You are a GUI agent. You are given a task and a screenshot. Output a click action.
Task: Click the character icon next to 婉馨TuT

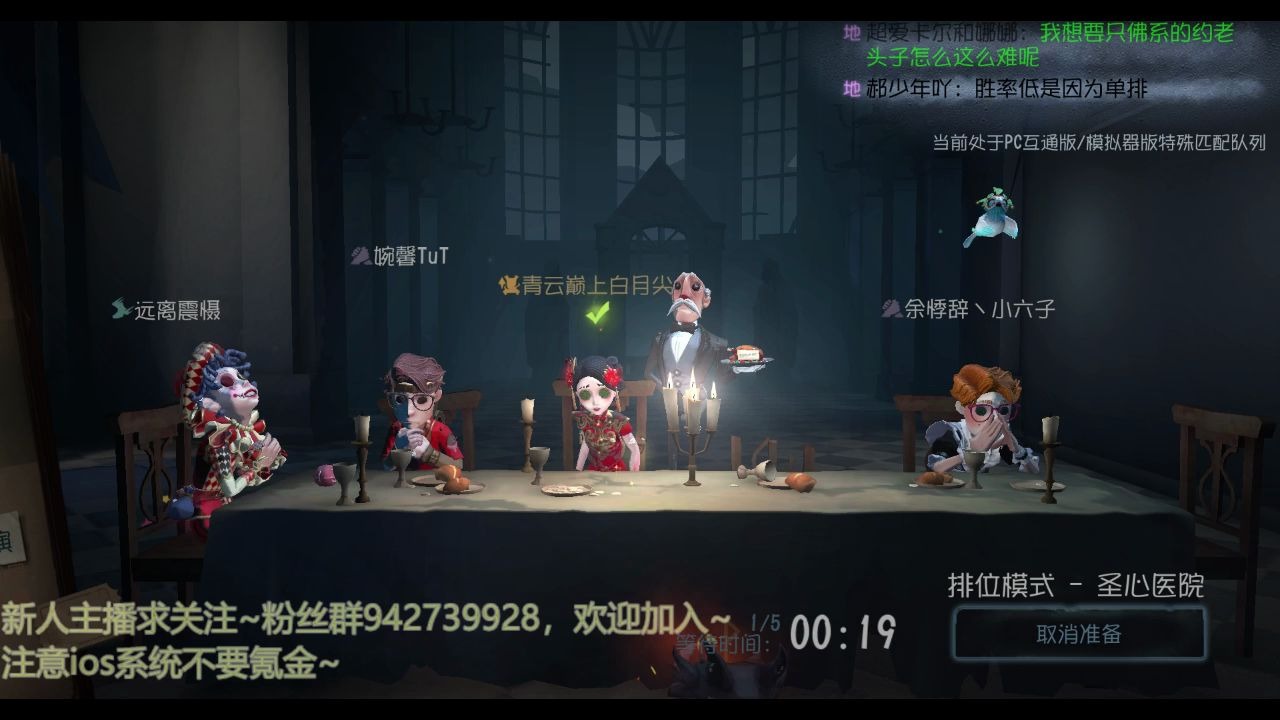pyautogui.click(x=358, y=255)
